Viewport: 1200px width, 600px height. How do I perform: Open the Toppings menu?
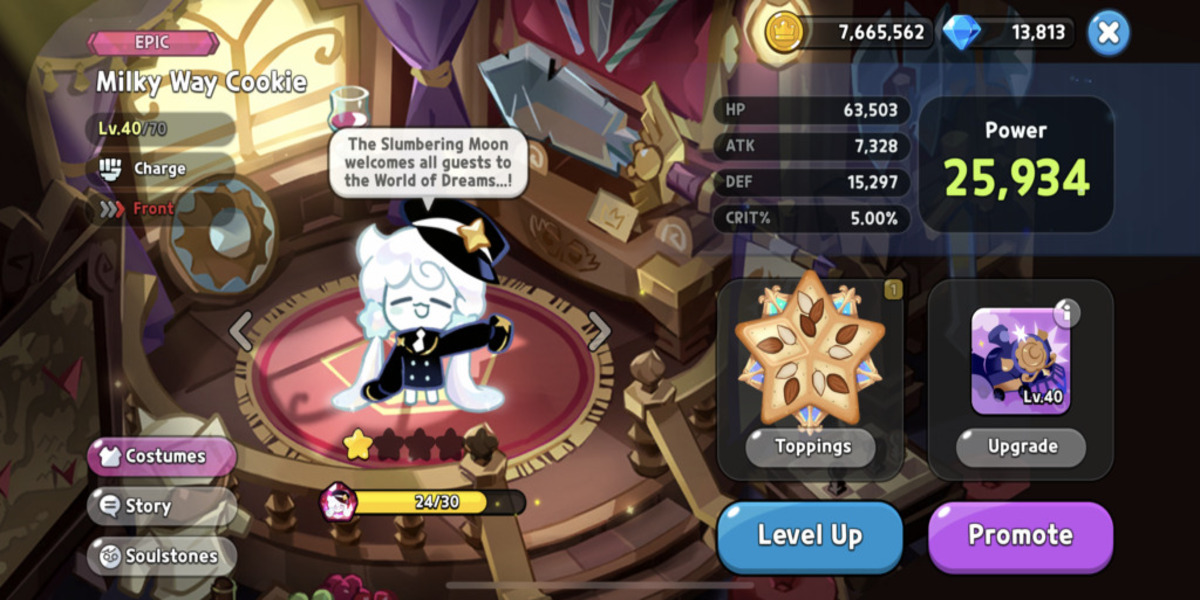pos(811,447)
